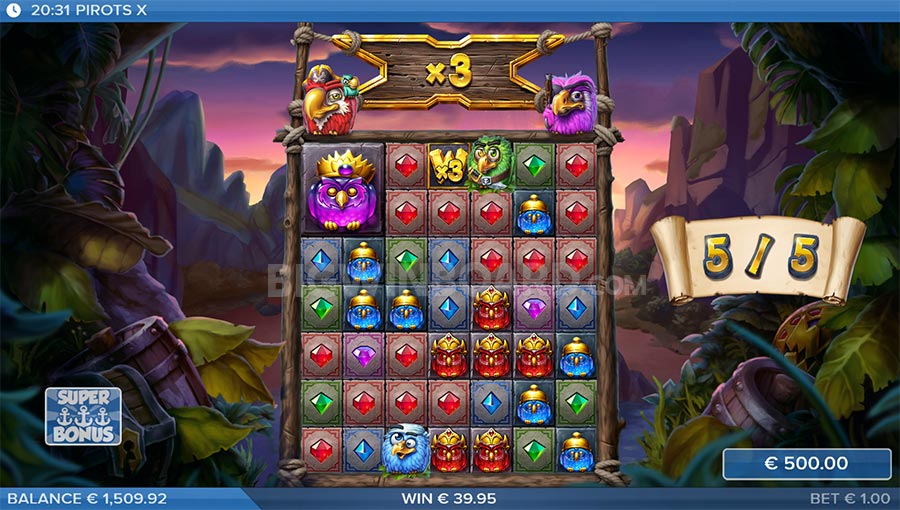Click the Super Bonus badge
This screenshot has height=510, width=900.
pyautogui.click(x=83, y=416)
